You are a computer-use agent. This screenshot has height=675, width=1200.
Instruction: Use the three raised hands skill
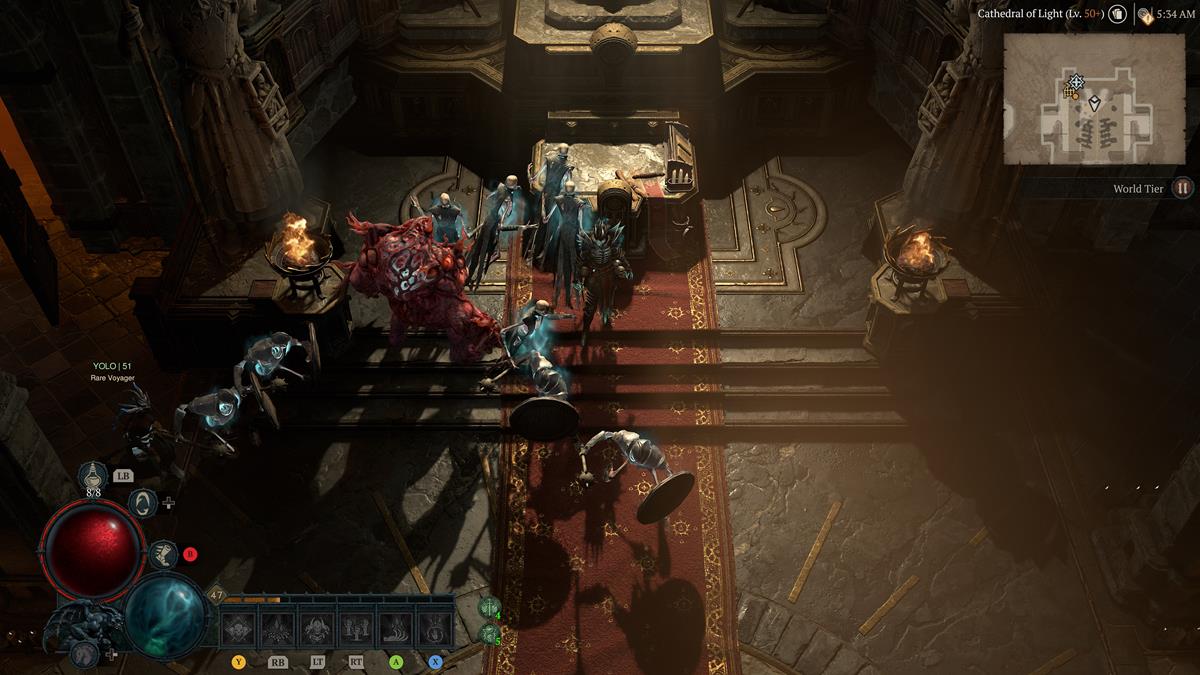[x=356, y=627]
